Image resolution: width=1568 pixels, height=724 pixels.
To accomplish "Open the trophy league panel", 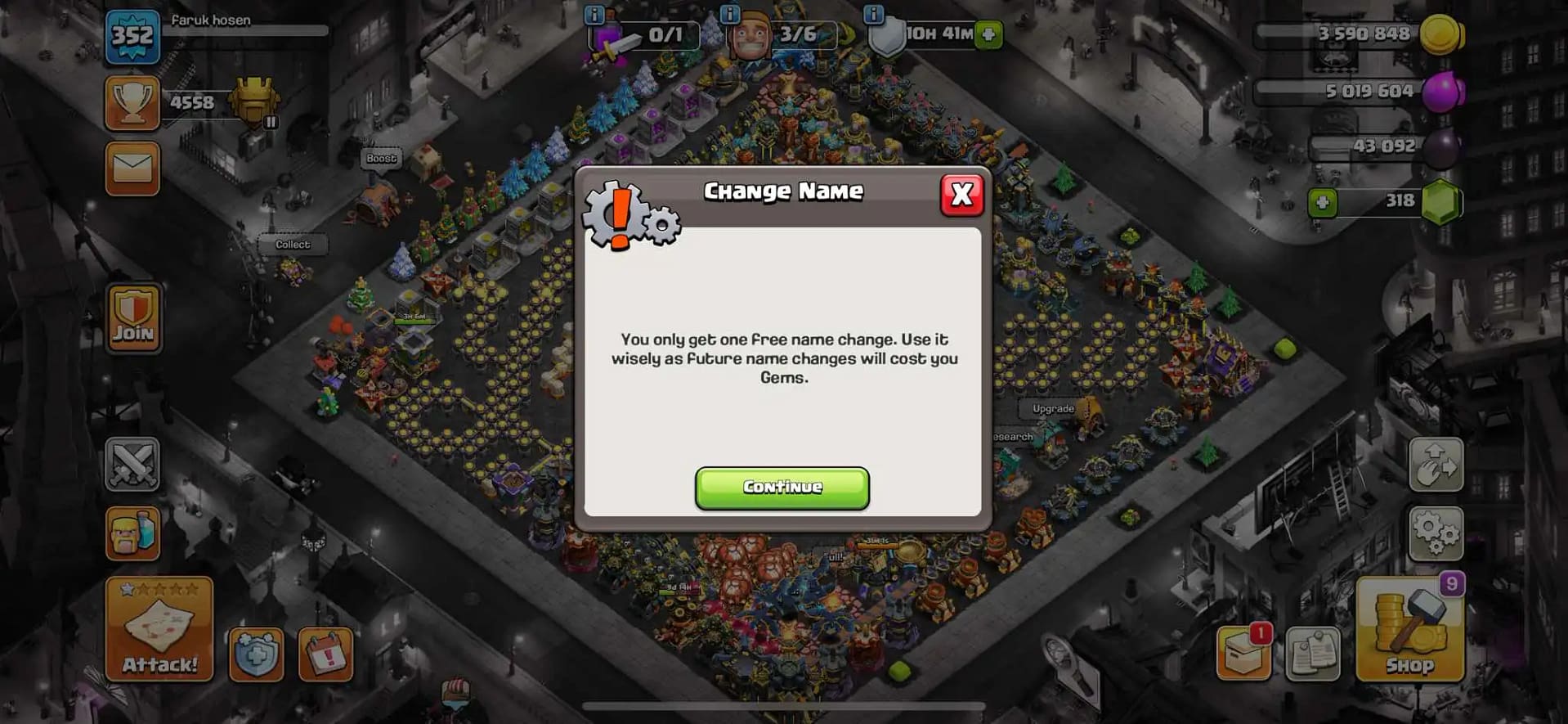I will coord(132,103).
